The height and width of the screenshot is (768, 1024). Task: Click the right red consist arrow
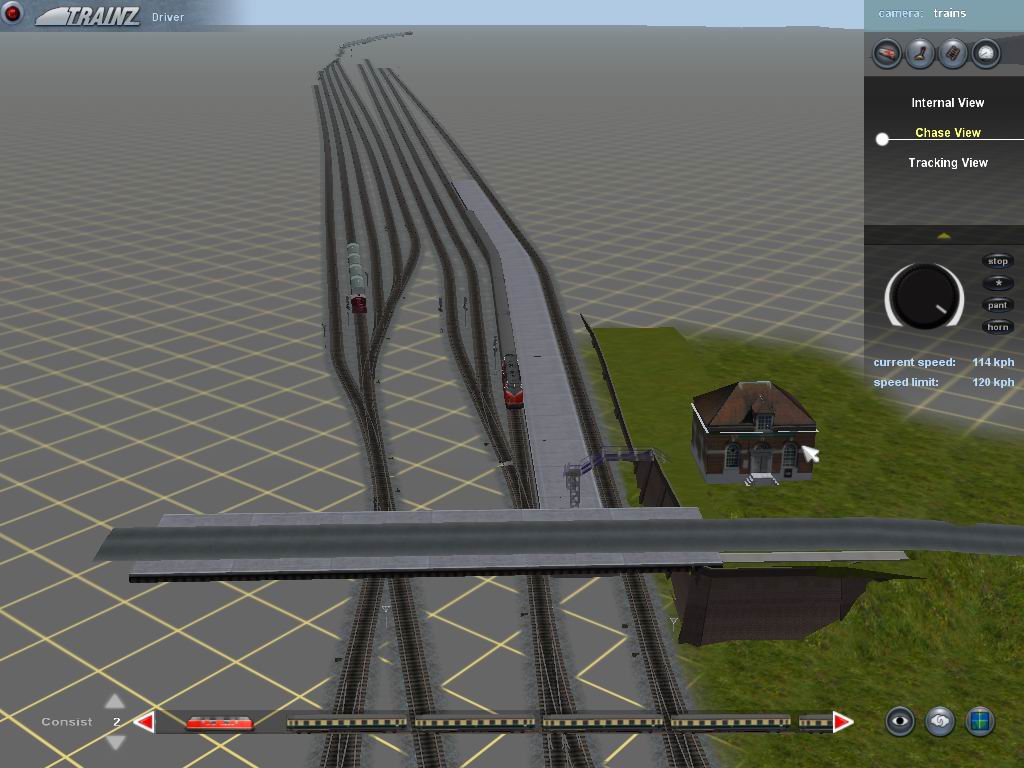tap(843, 722)
